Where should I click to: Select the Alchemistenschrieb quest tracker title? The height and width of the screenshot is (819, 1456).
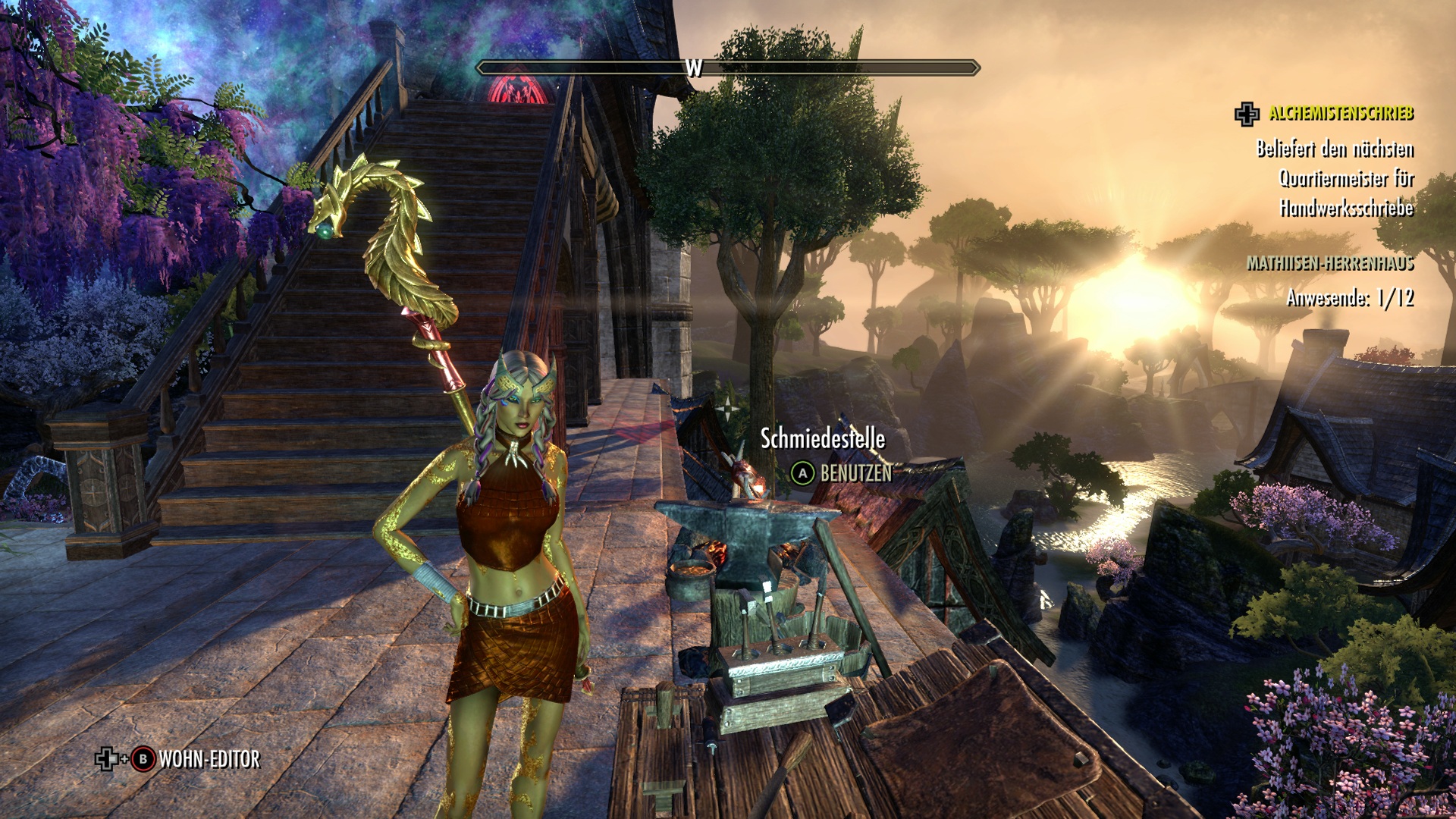tap(1341, 114)
